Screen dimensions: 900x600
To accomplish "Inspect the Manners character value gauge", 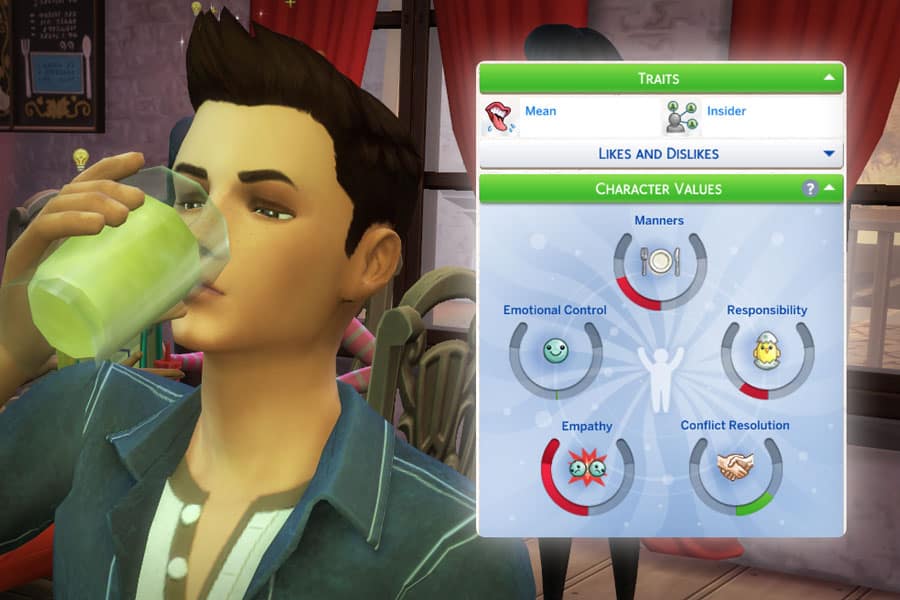I will [660, 263].
